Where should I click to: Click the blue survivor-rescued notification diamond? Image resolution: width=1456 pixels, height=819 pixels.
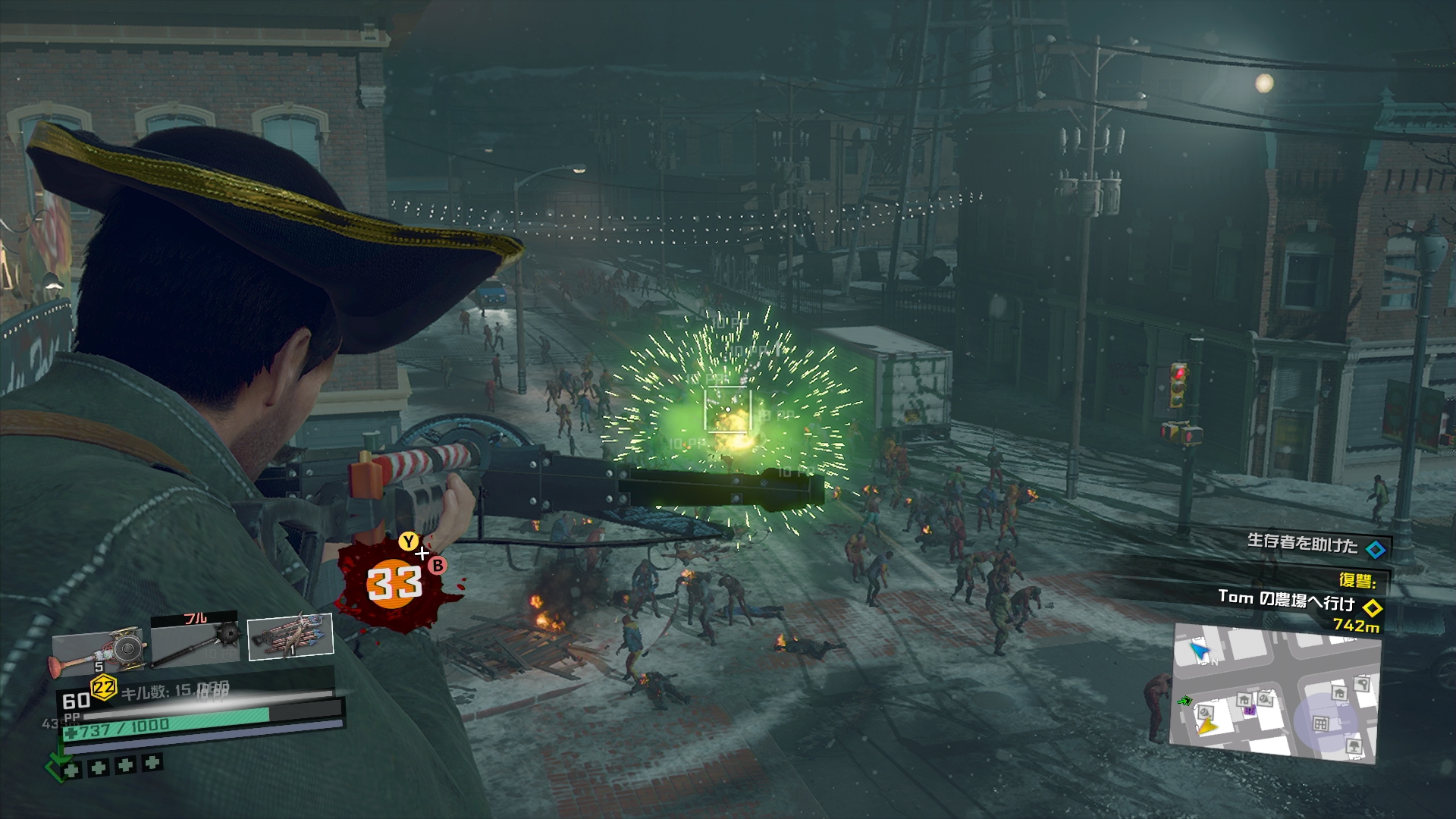click(x=1375, y=548)
